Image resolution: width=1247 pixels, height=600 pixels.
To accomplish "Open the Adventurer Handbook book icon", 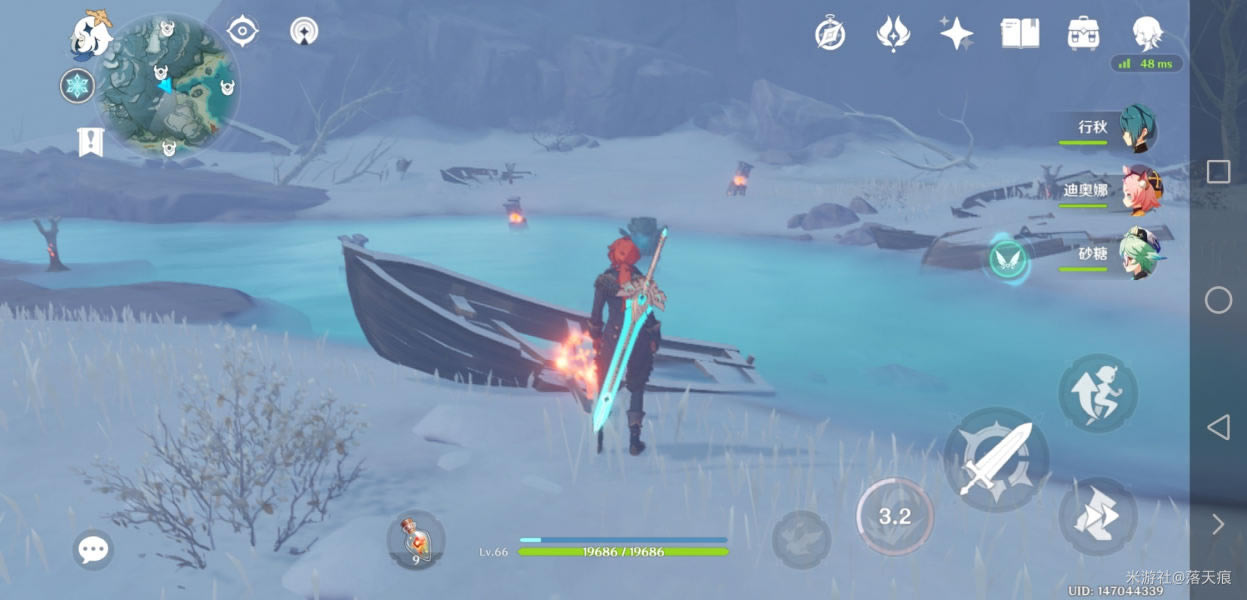I will click(1020, 34).
